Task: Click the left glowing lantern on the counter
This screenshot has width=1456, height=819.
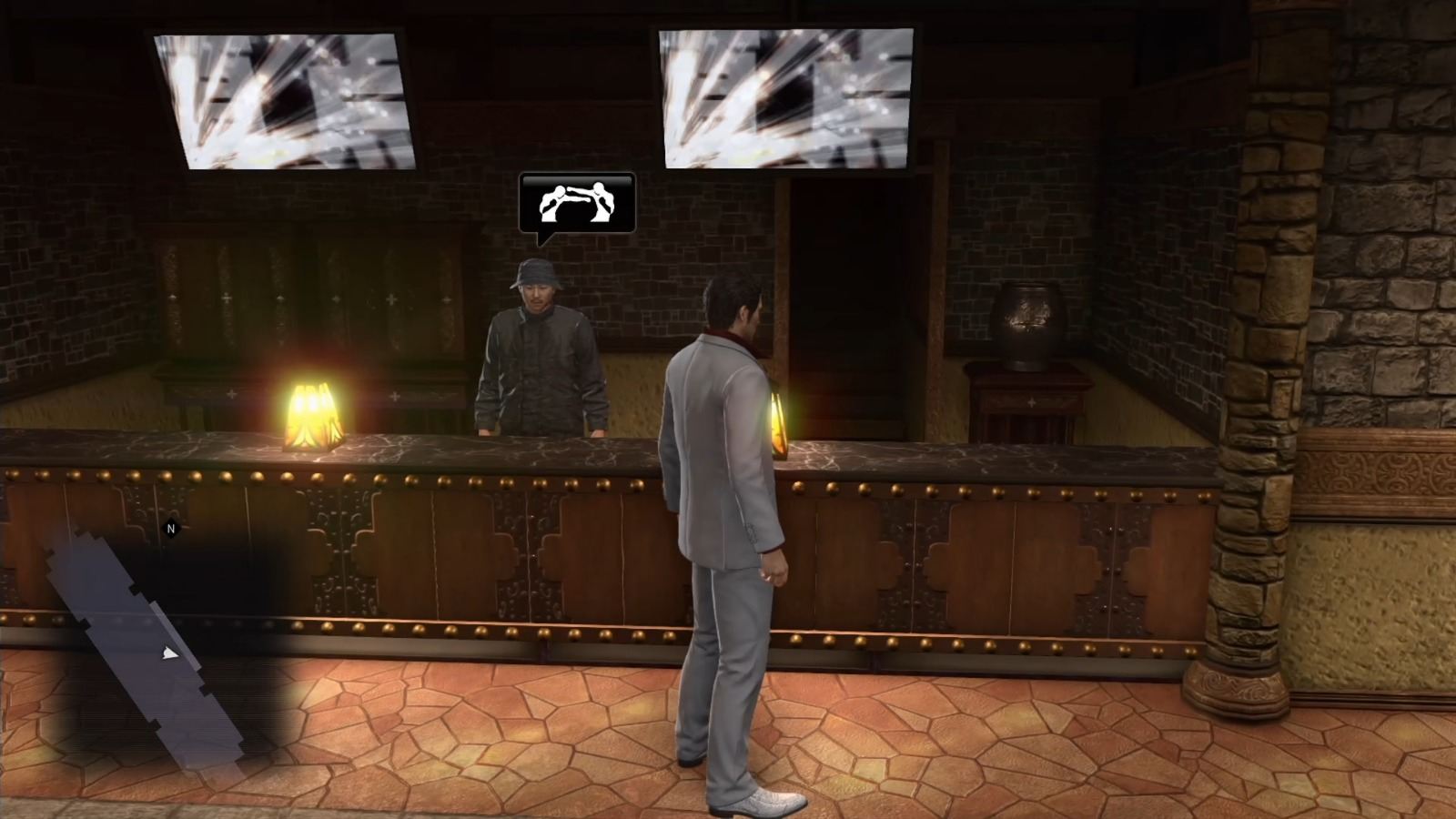Action: tap(311, 414)
